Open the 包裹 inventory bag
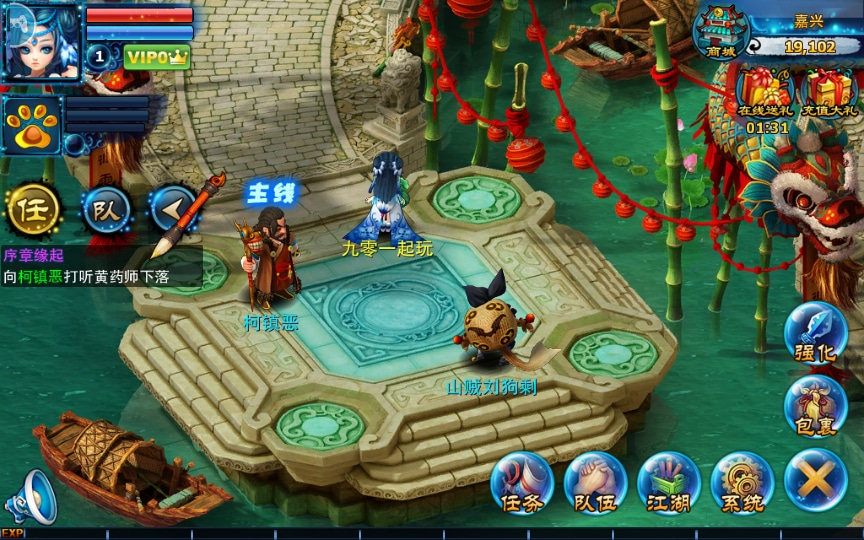864x540 pixels. (815, 405)
